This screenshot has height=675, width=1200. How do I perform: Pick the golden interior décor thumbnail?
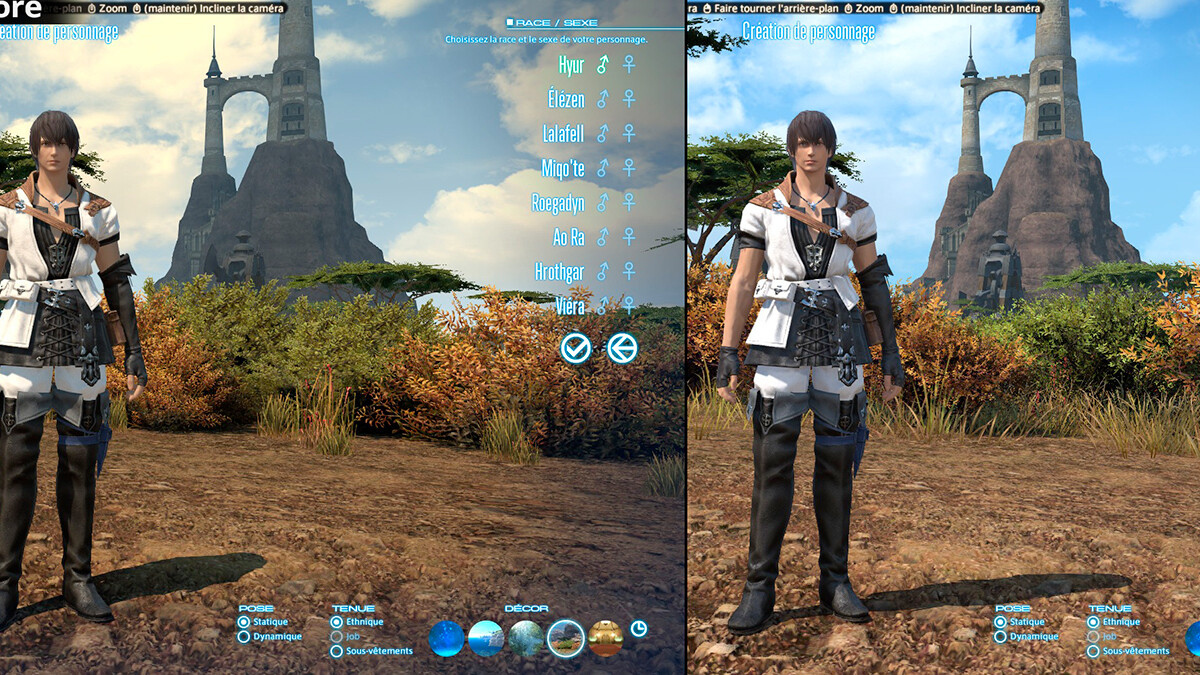pos(605,638)
